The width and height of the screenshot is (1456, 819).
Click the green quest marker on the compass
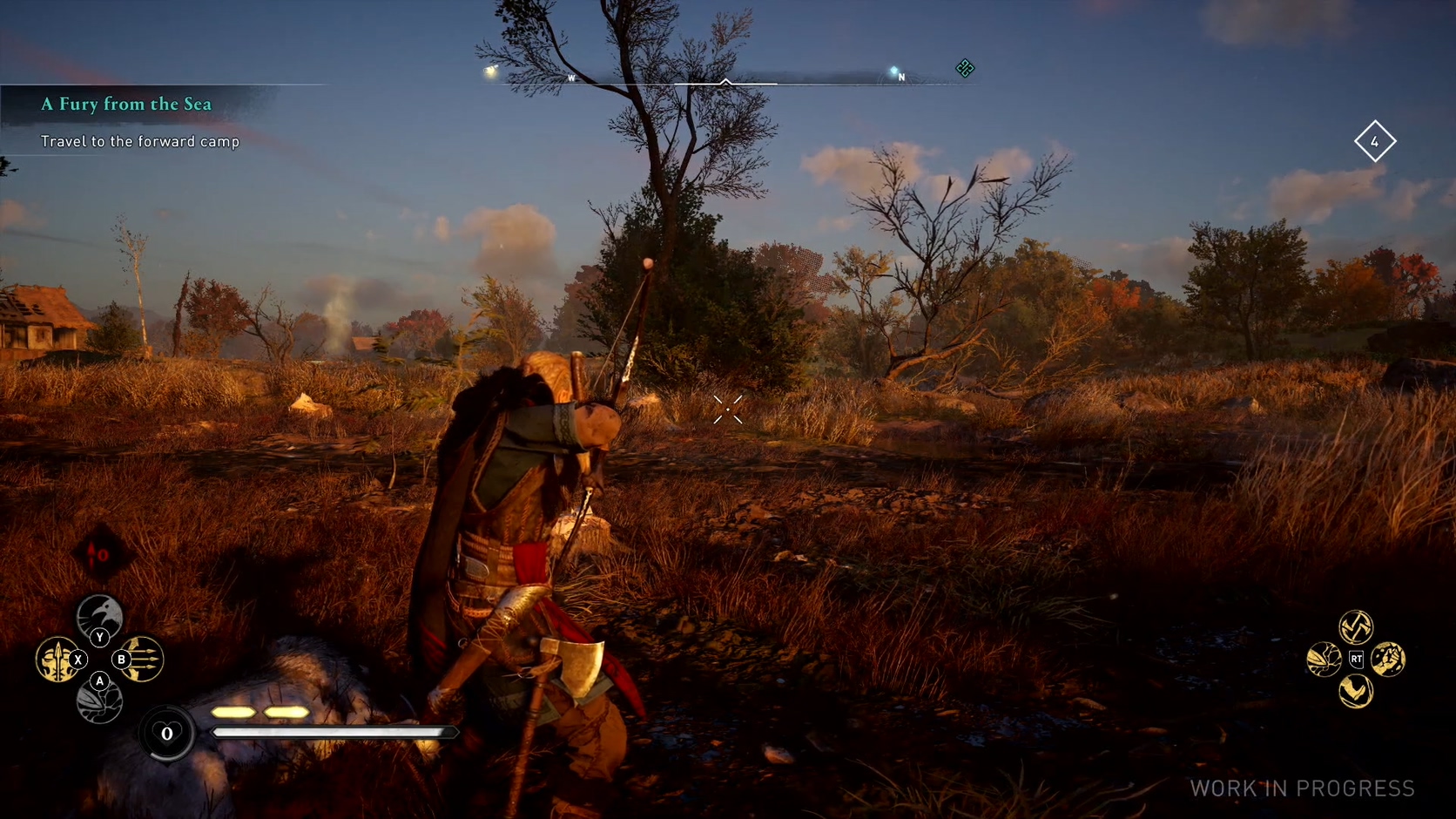pos(965,68)
